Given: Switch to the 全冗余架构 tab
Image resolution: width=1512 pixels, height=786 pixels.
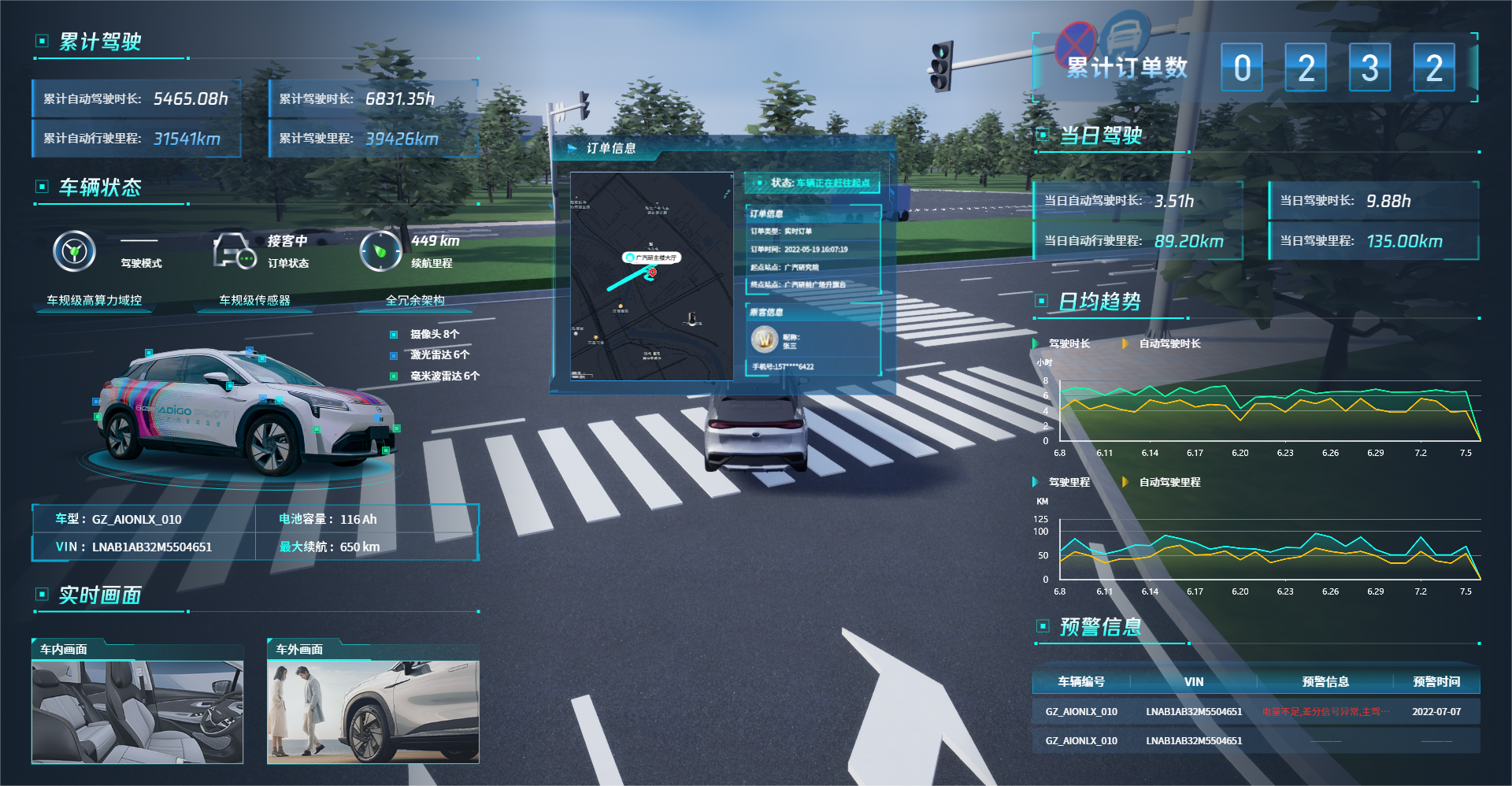Looking at the screenshot, I should click(x=415, y=300).
